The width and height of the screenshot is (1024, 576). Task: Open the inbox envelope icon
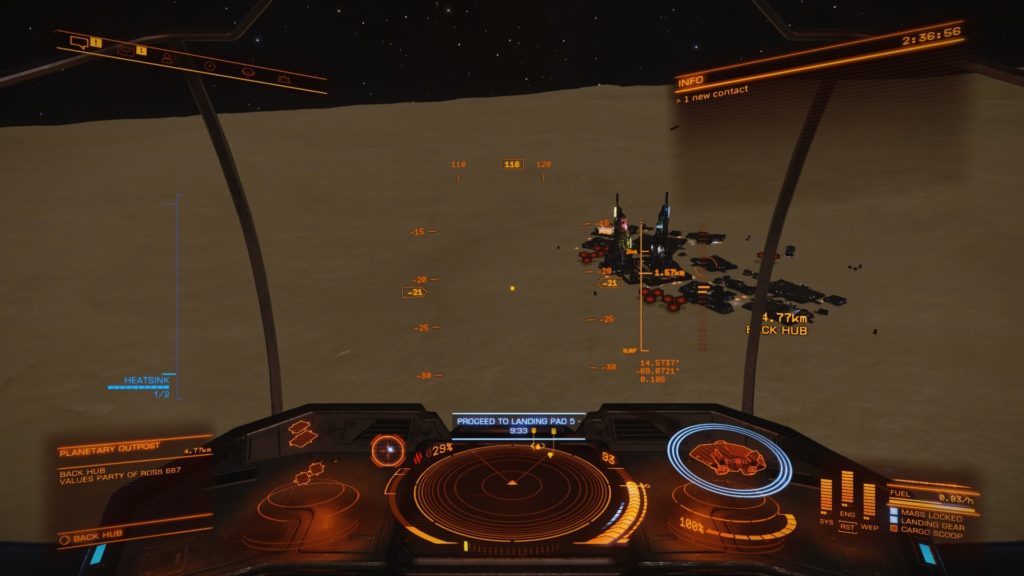pos(125,49)
